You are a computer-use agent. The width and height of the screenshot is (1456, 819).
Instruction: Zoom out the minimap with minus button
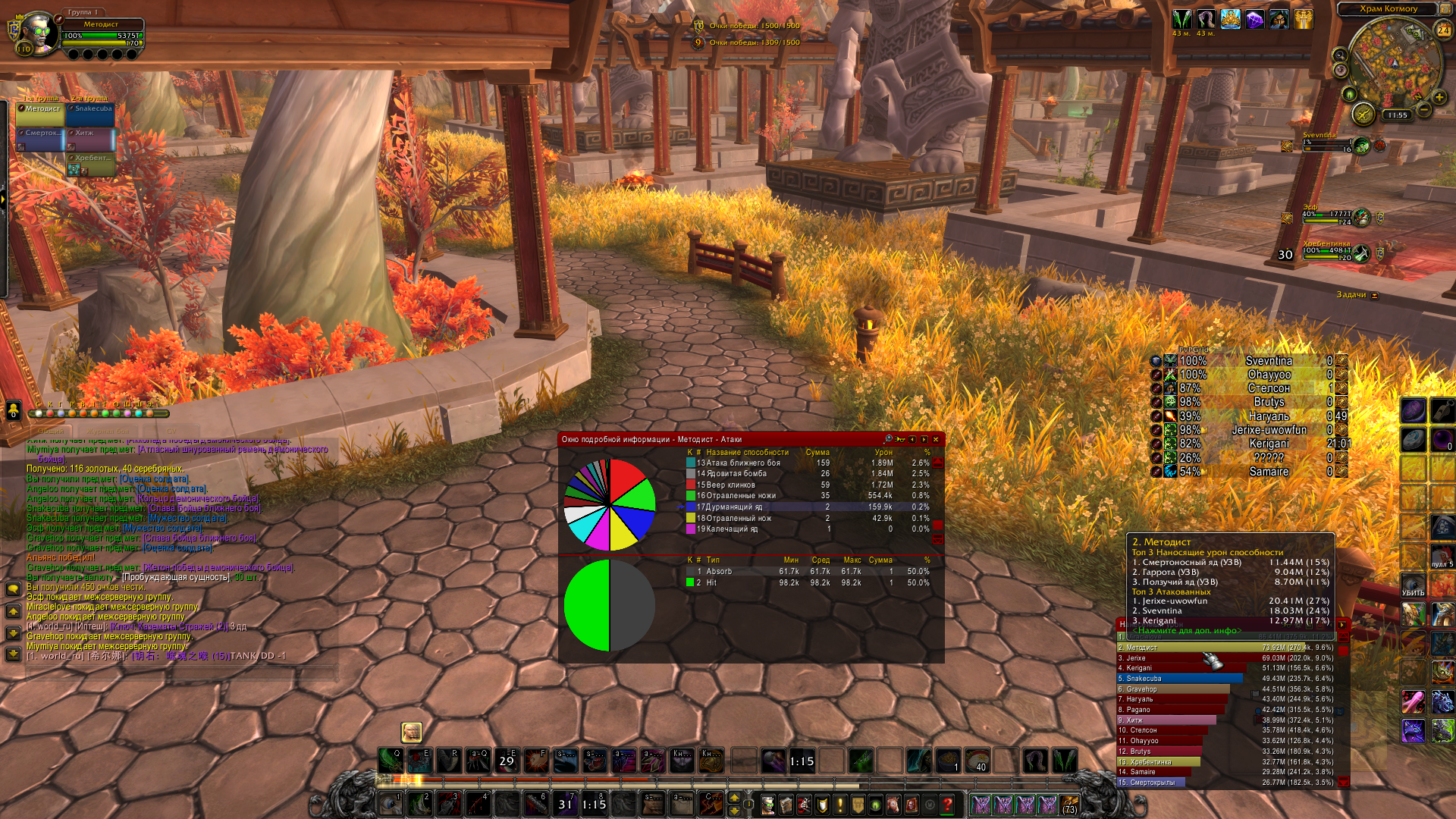click(1423, 110)
